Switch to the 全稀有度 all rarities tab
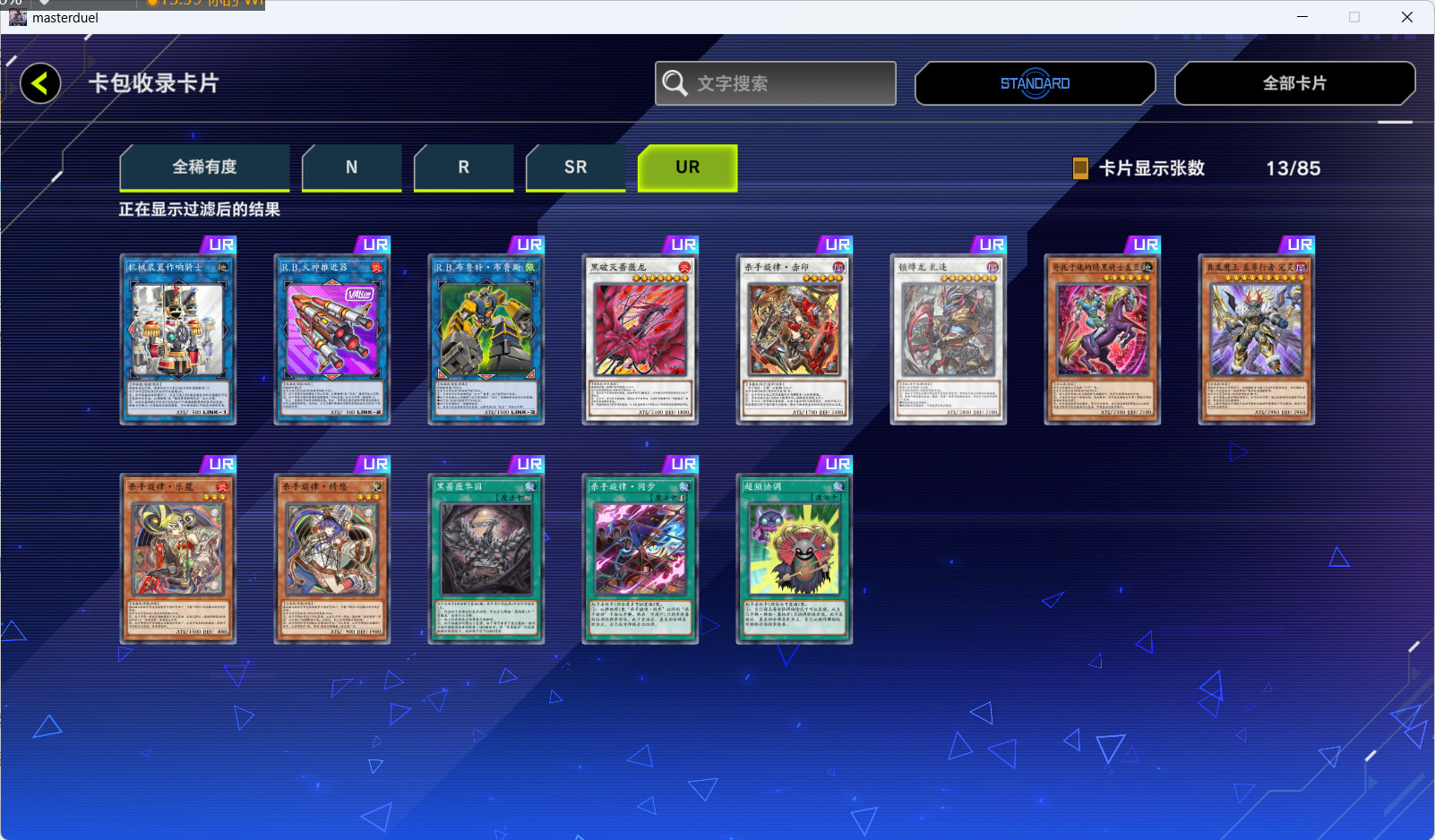1435x840 pixels. click(204, 167)
